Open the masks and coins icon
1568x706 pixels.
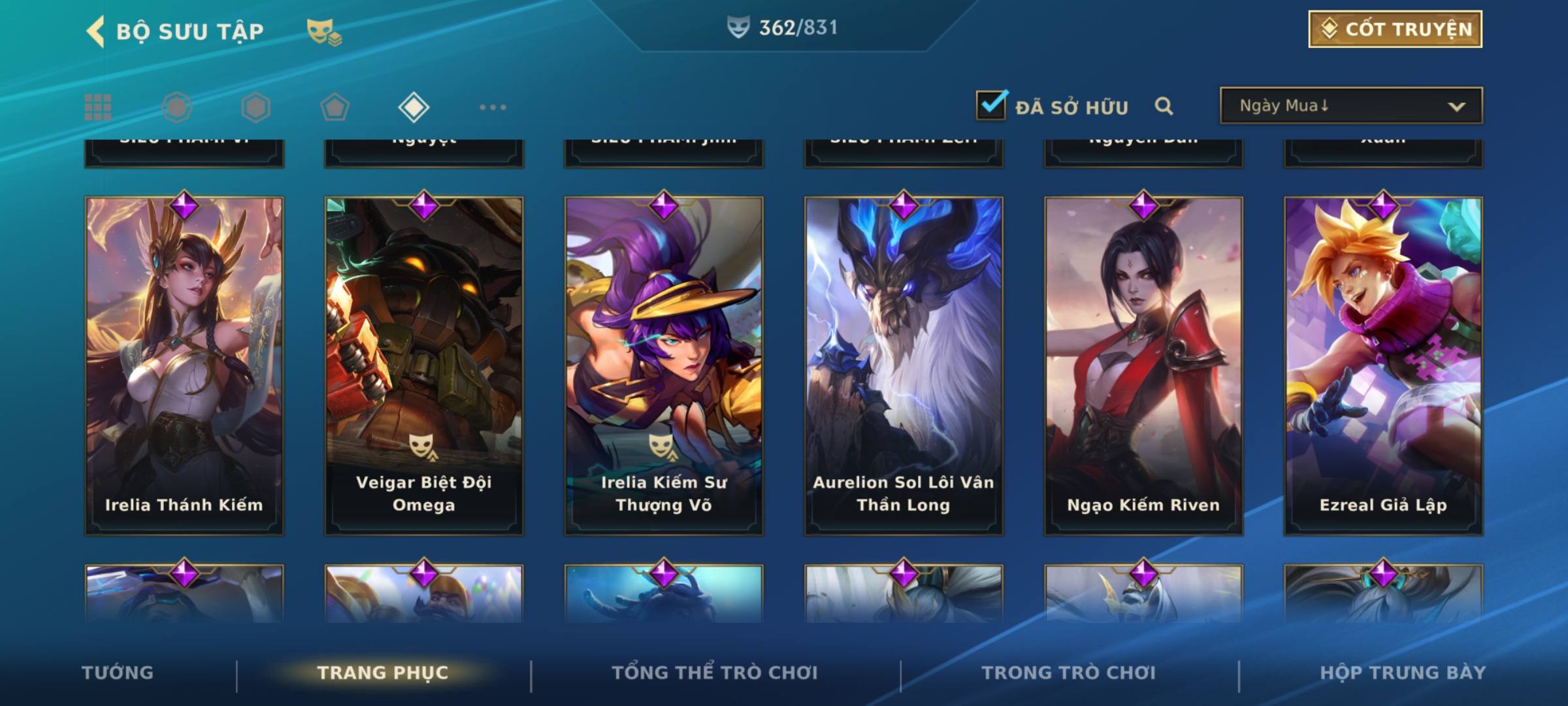[x=323, y=31]
